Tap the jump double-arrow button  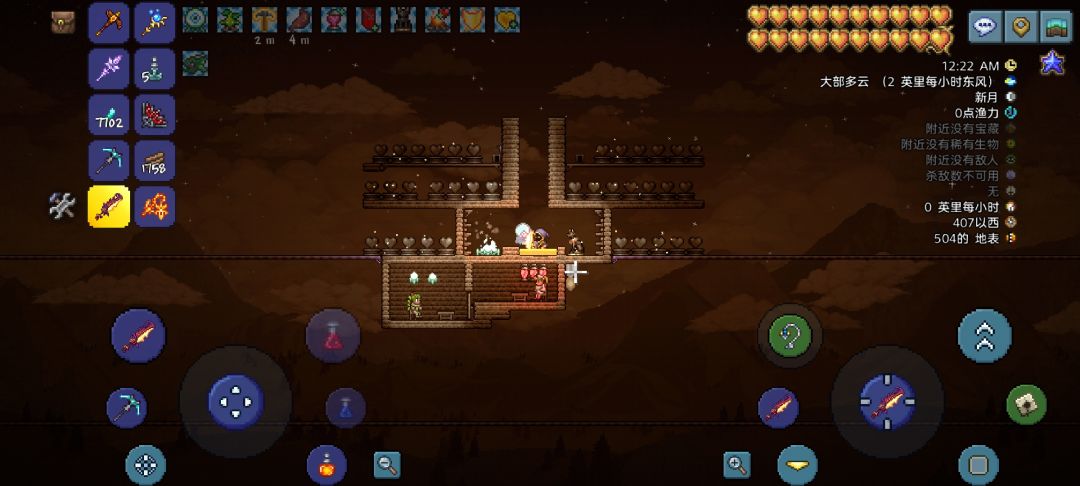(984, 335)
